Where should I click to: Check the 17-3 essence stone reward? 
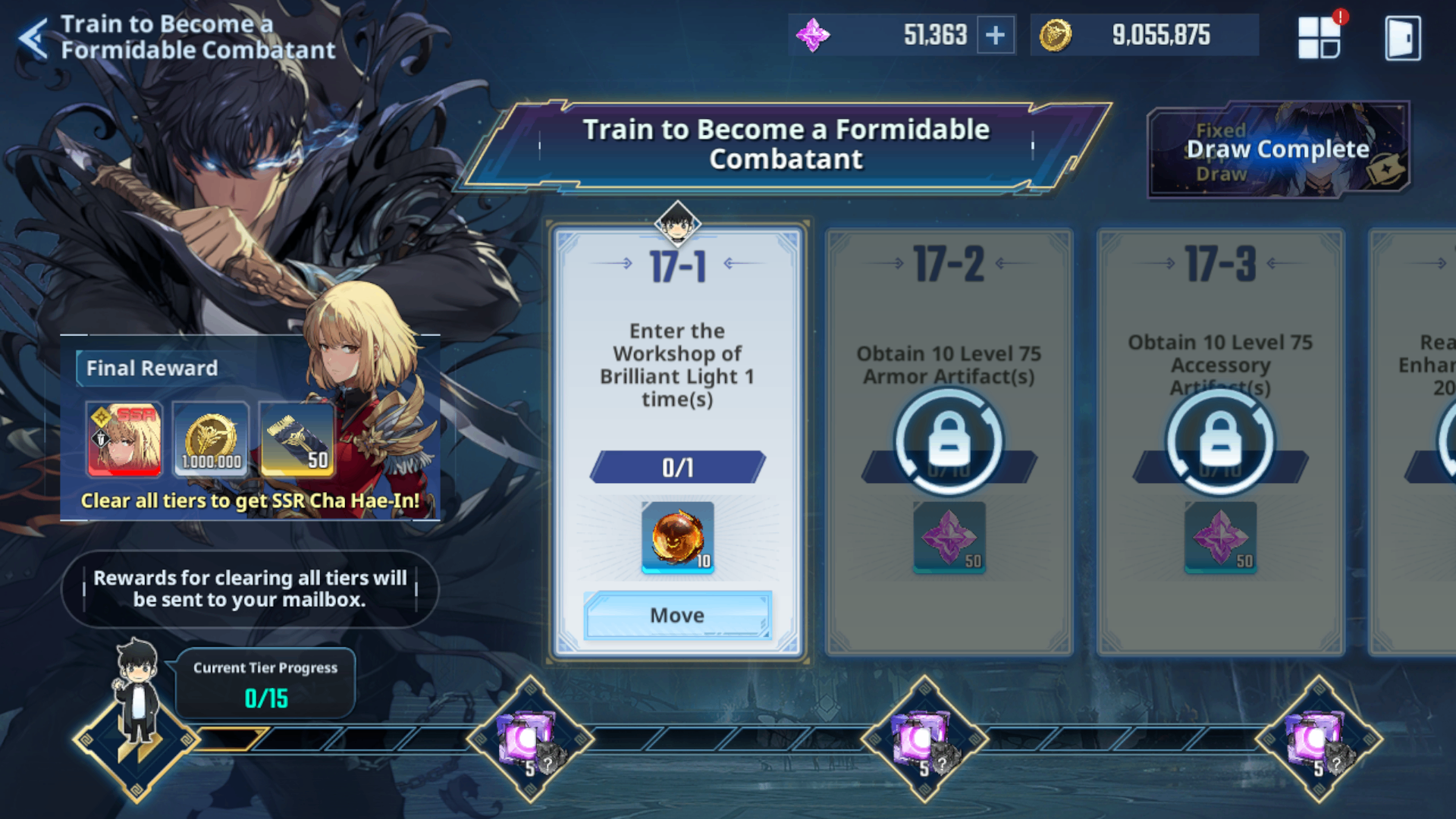coord(1220,537)
